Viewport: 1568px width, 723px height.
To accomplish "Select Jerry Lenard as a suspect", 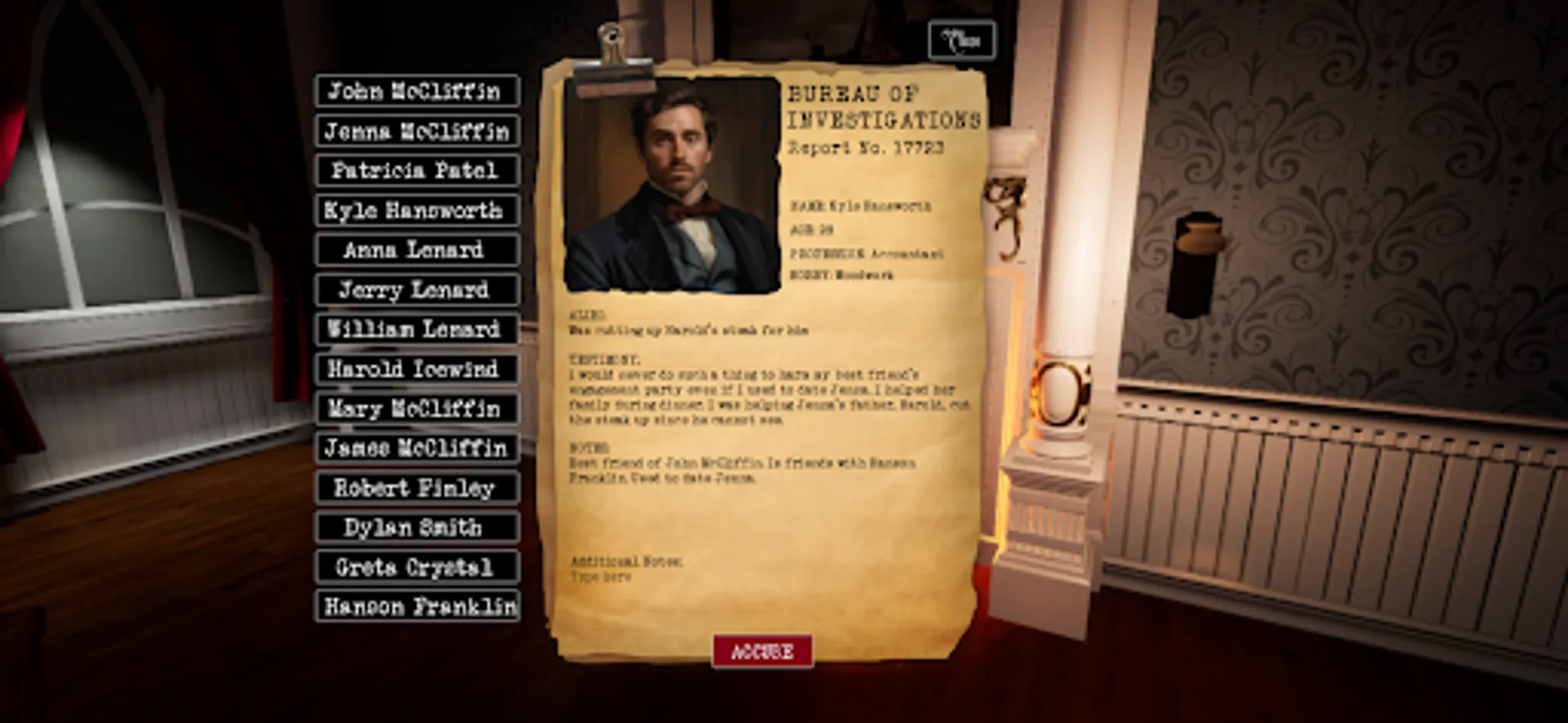I will (415, 290).
